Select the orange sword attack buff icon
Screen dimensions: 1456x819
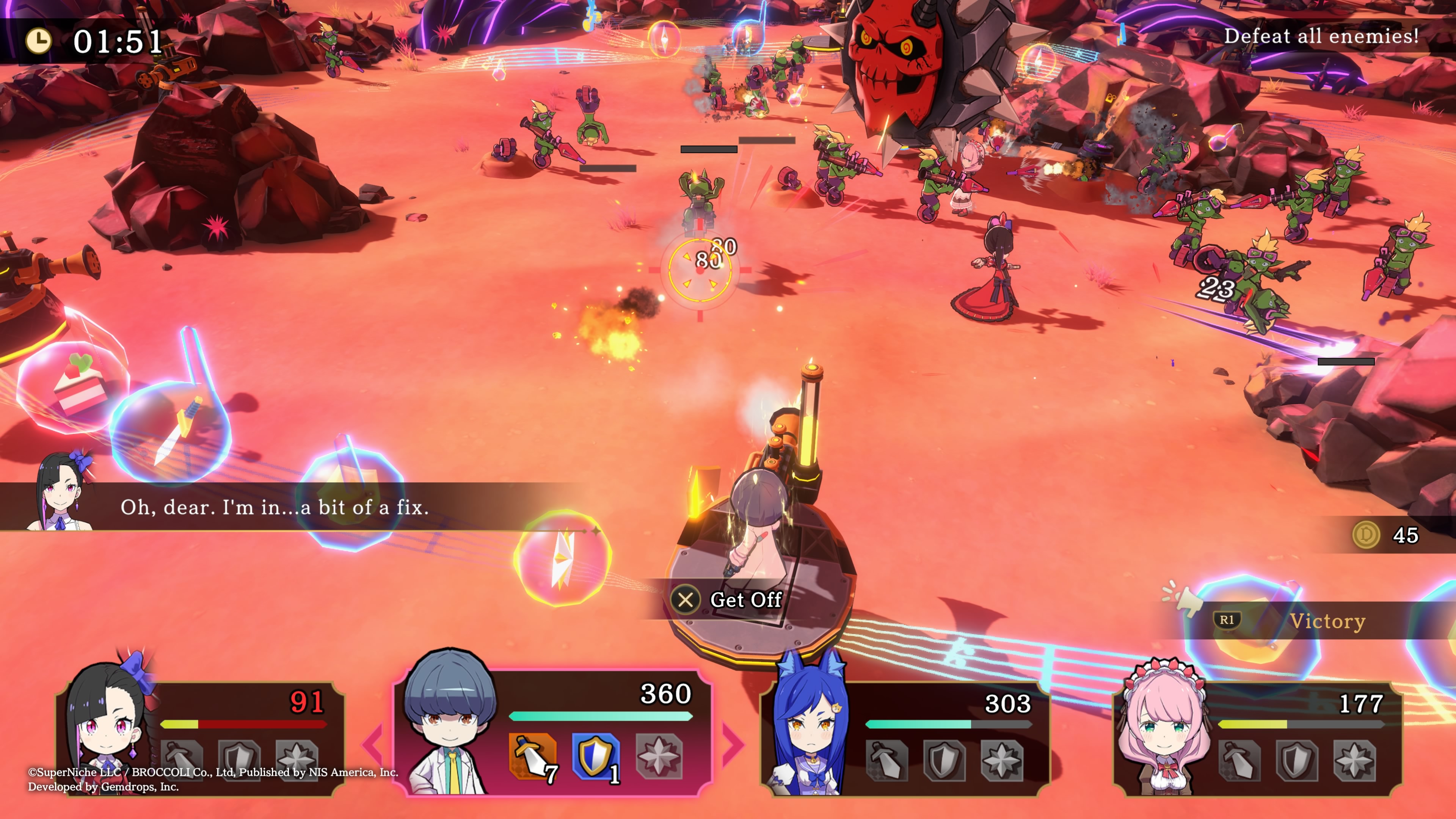[532, 757]
